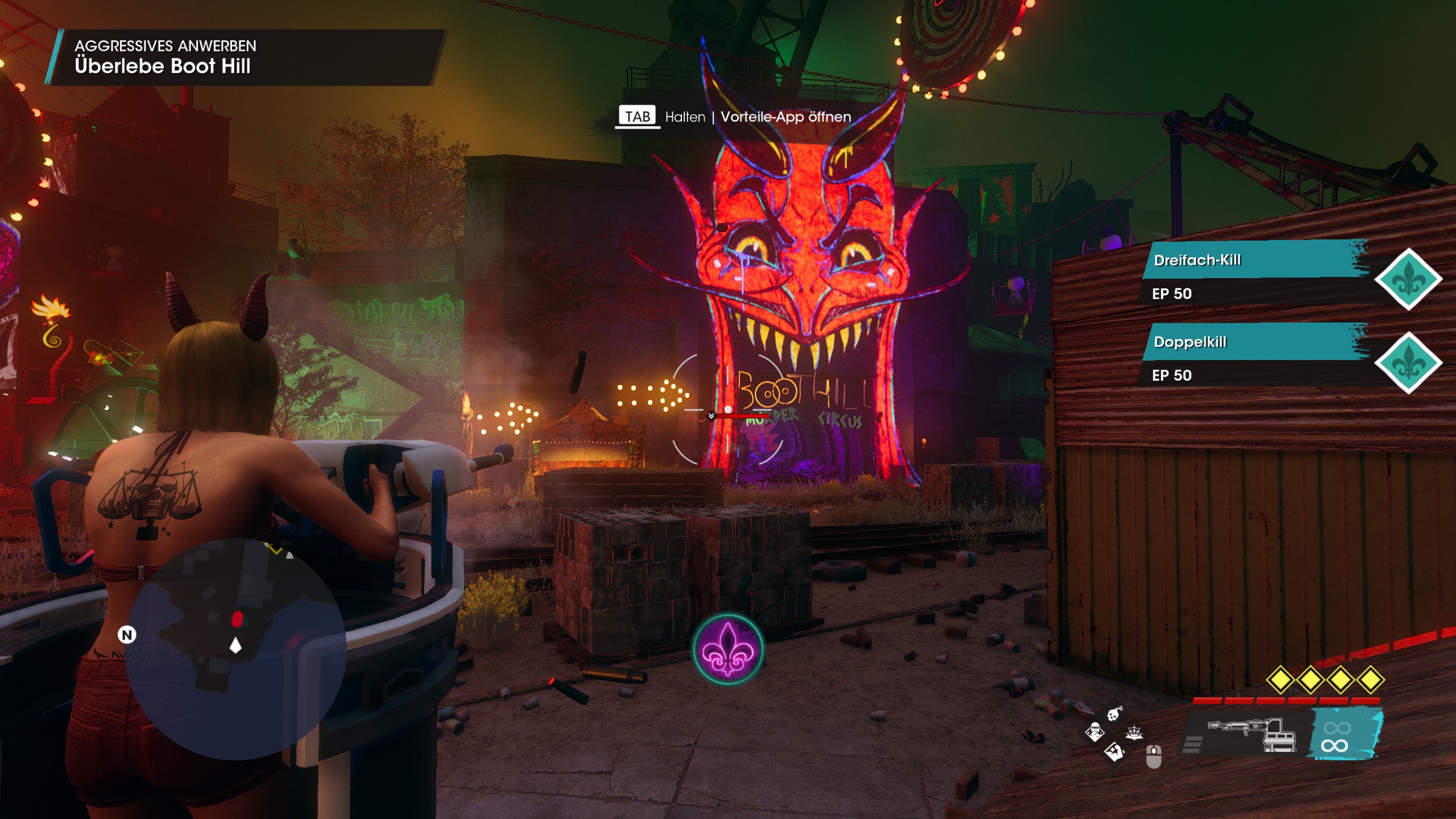Activate the punching fist skill
The image size is (1456, 819).
(1114, 752)
